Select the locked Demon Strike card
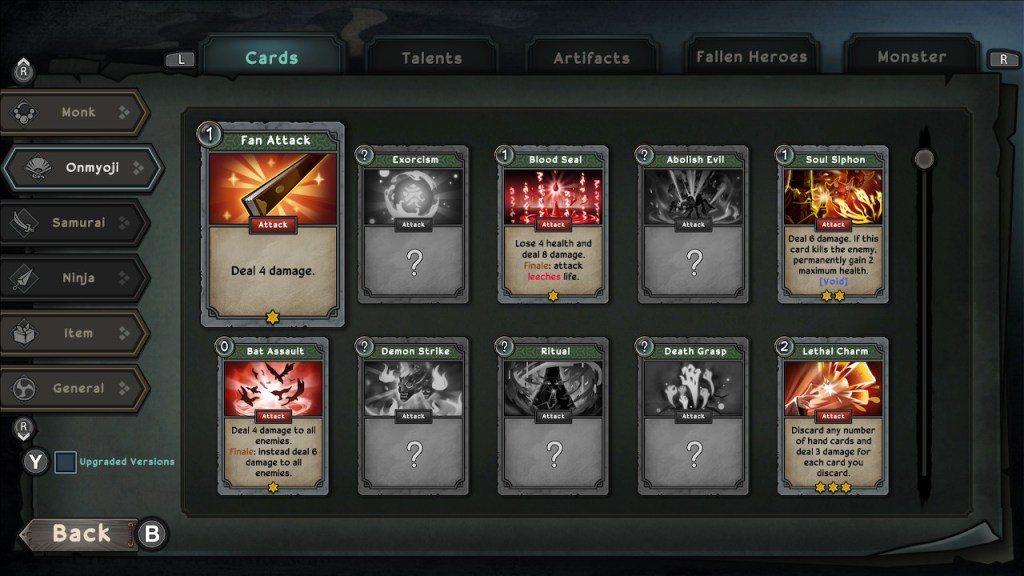This screenshot has height=576, width=1024. click(413, 416)
